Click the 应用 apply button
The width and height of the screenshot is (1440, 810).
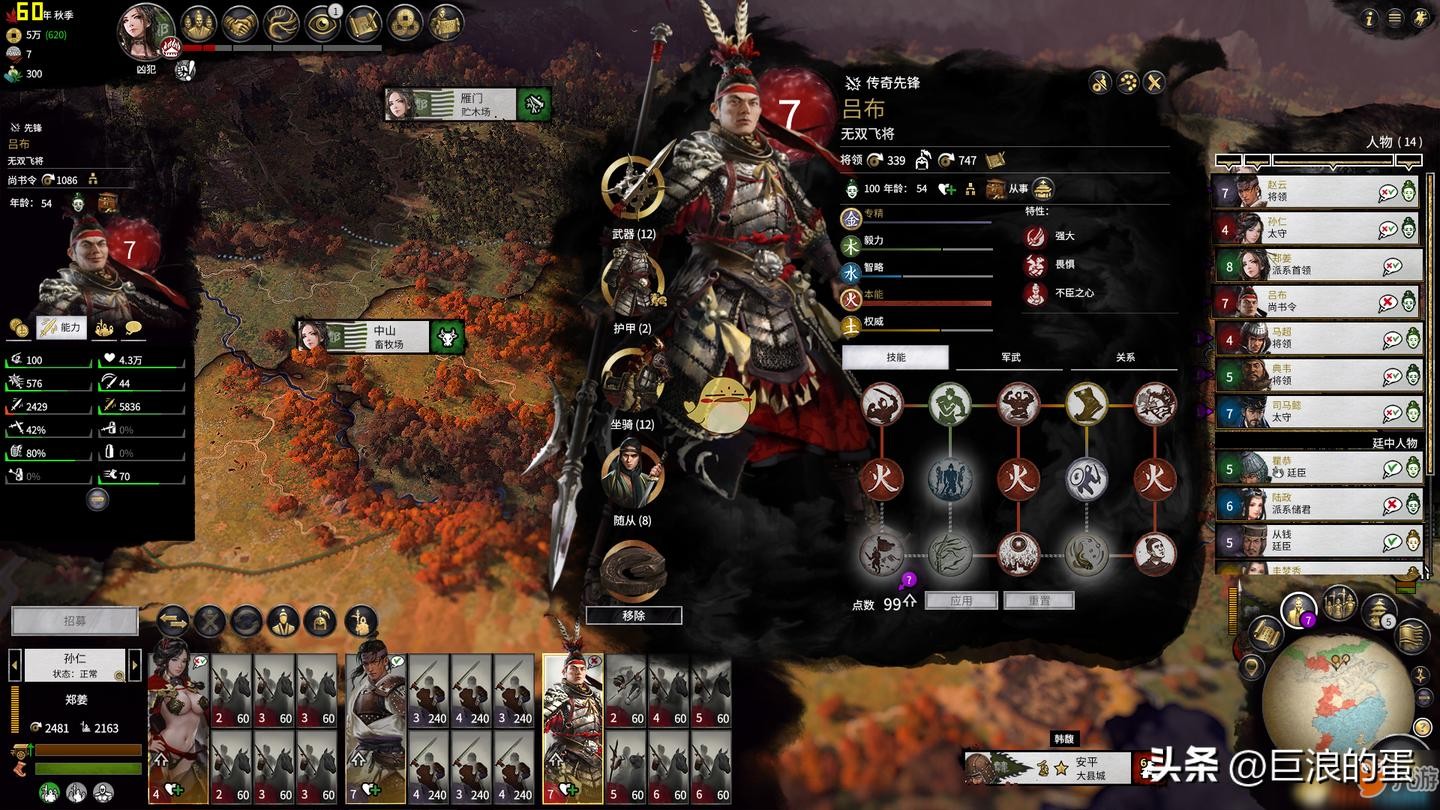[961, 601]
